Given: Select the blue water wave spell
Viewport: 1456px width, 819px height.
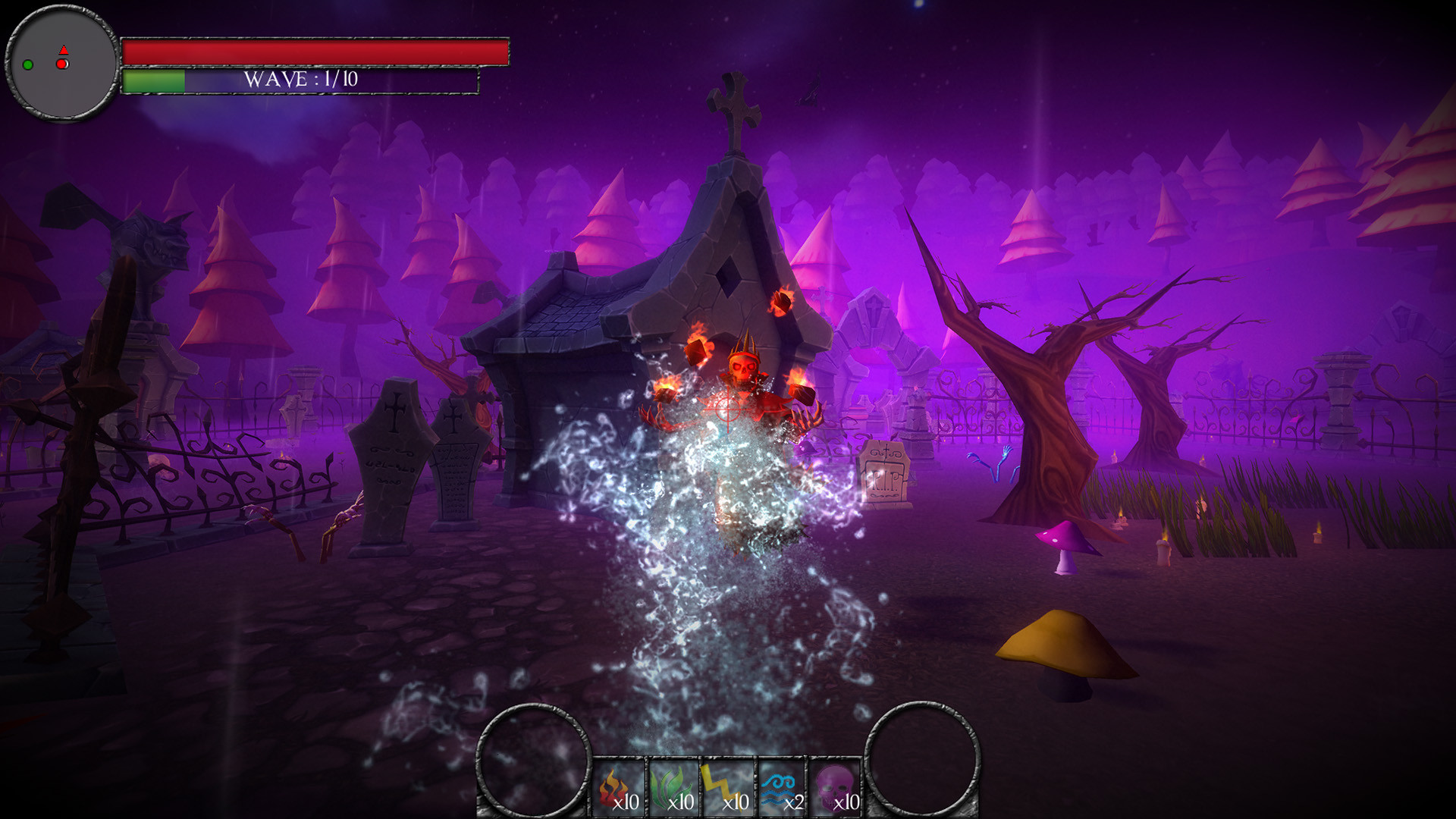Looking at the screenshot, I should (783, 789).
